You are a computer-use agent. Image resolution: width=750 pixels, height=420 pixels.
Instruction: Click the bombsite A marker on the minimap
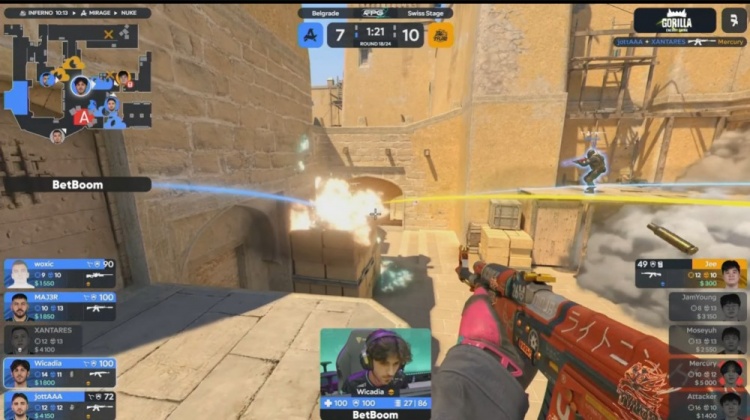tap(84, 117)
